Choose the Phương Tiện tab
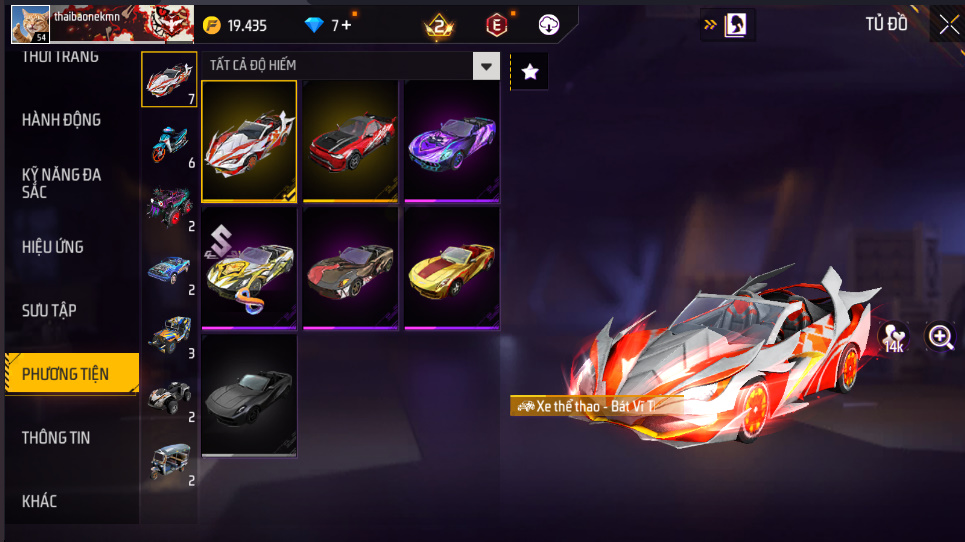This screenshot has width=965, height=542. pyautogui.click(x=66, y=375)
